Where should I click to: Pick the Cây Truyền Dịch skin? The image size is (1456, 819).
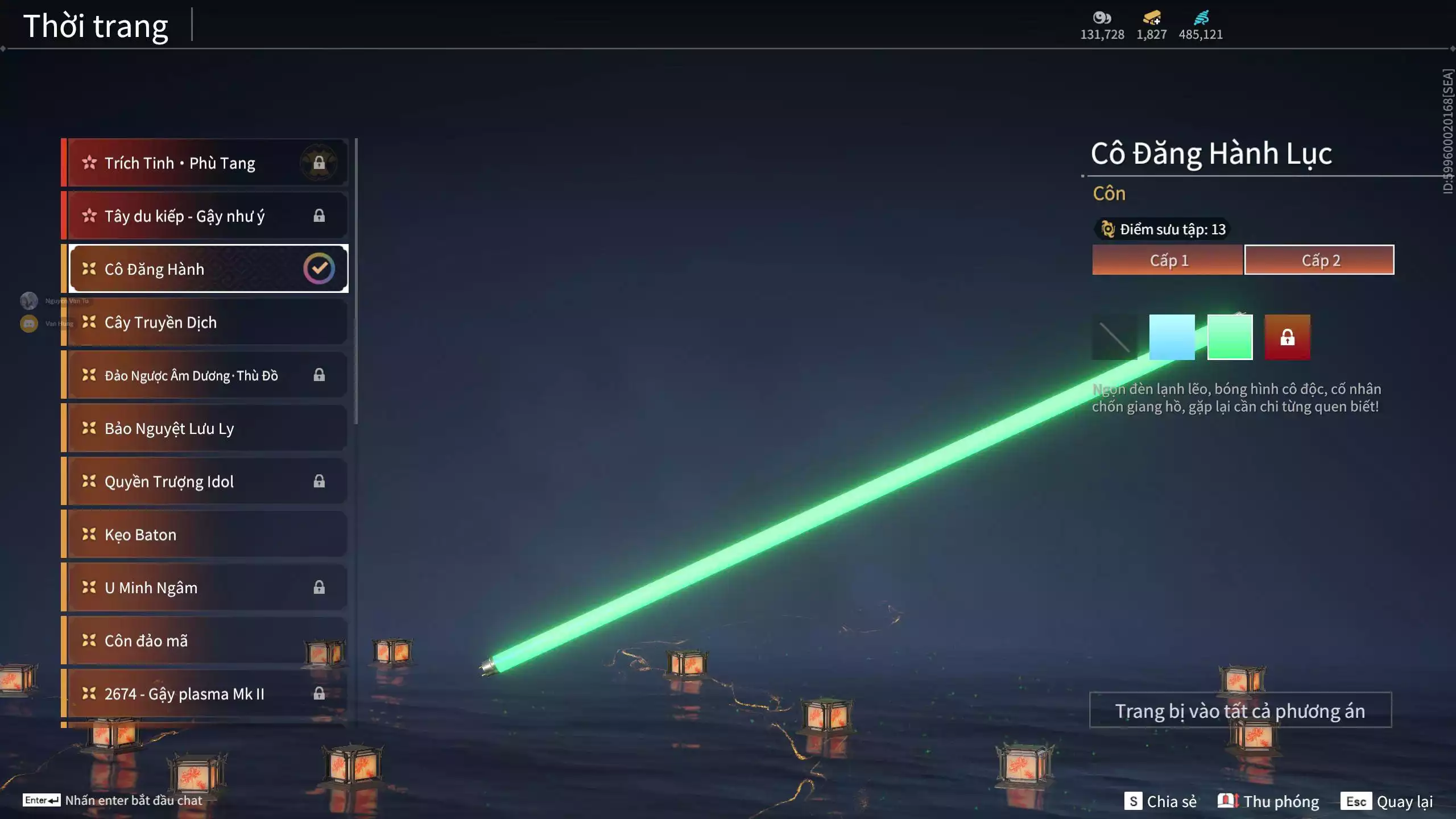pyautogui.click(x=205, y=322)
